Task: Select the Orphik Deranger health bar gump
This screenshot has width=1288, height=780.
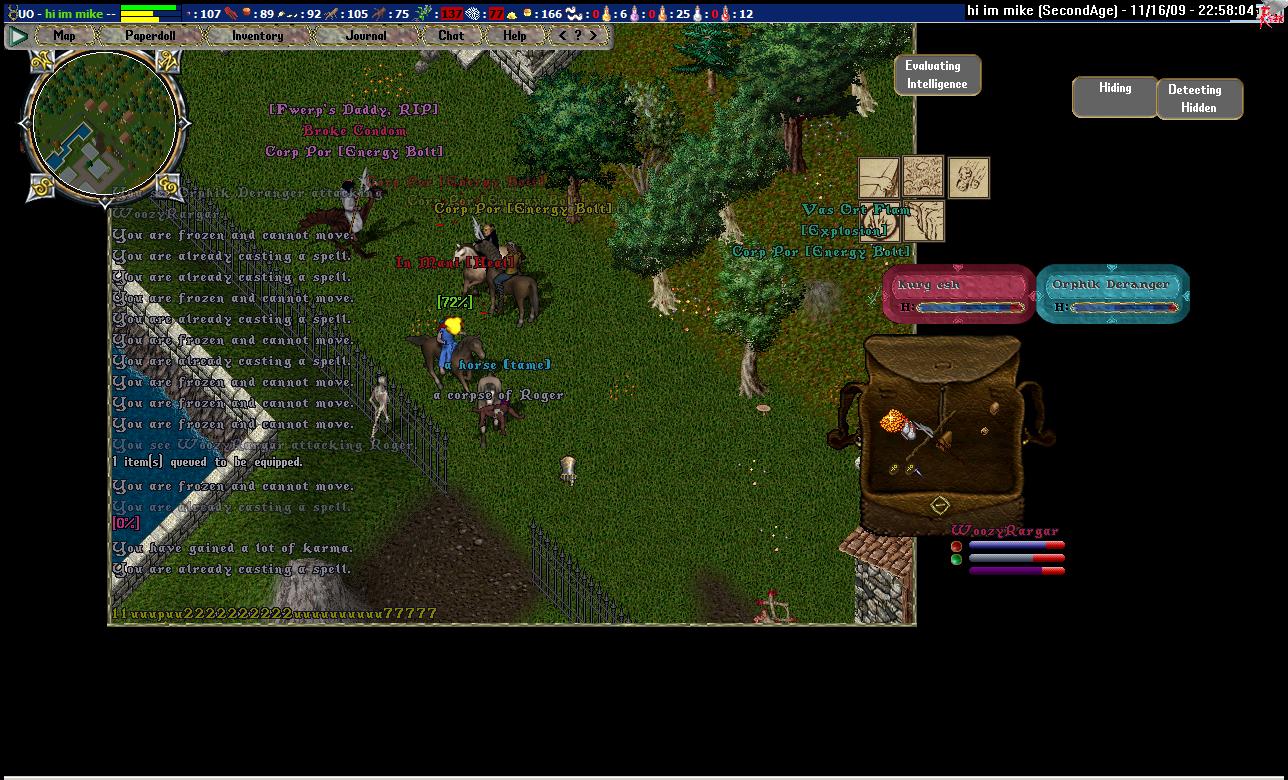Action: (1112, 294)
